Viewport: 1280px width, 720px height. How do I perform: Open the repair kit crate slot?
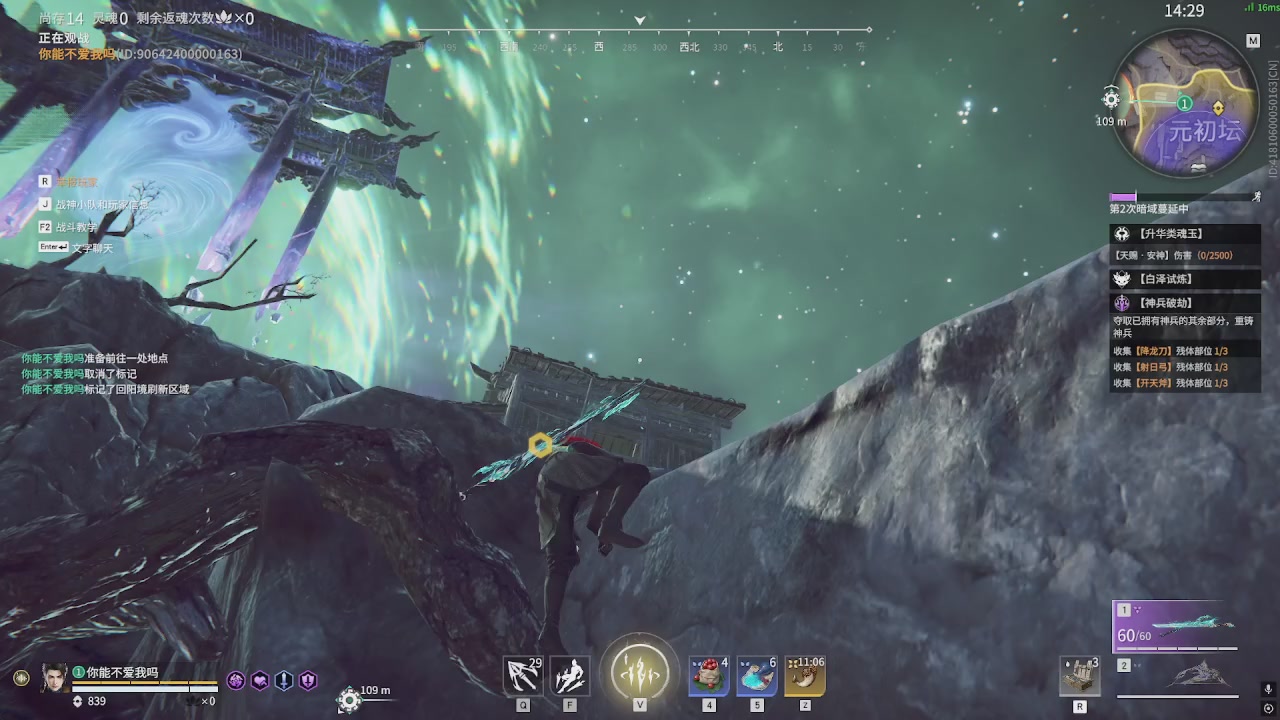click(1080, 677)
